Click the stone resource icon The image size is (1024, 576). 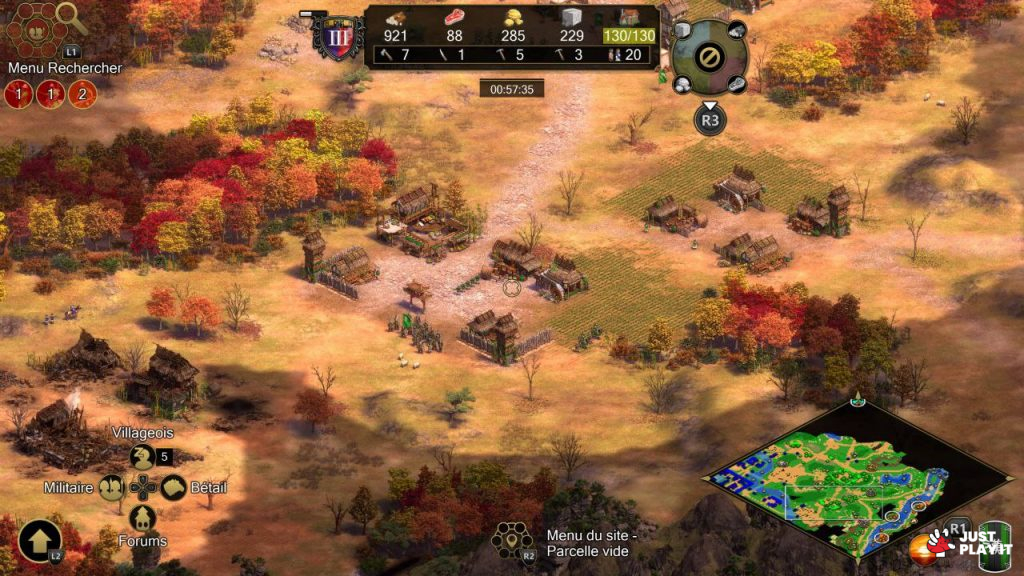click(x=570, y=18)
